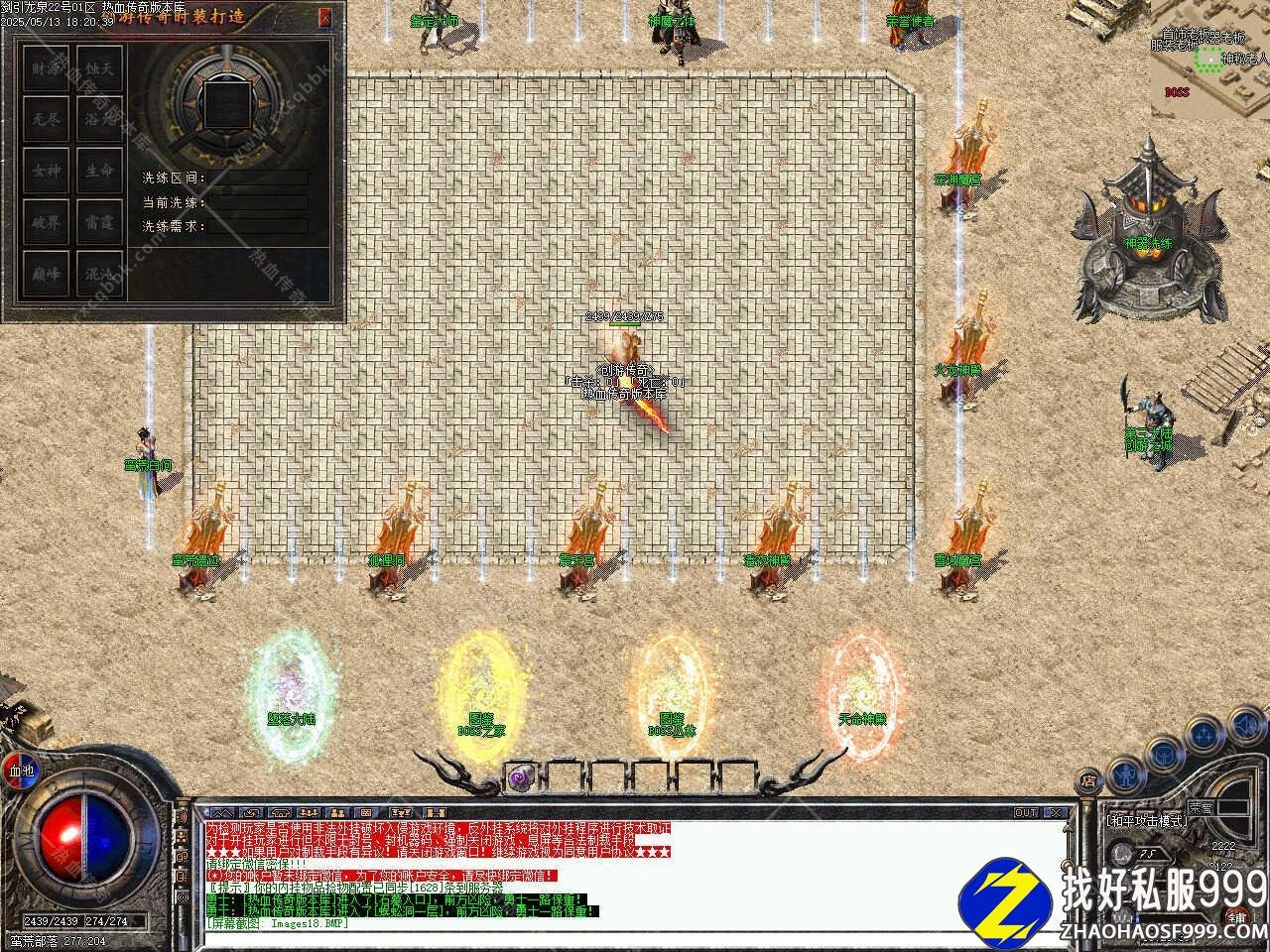This screenshot has height=952, width=1270.
Task: Choose the 雷霆 refinement option
Action: click(x=99, y=222)
